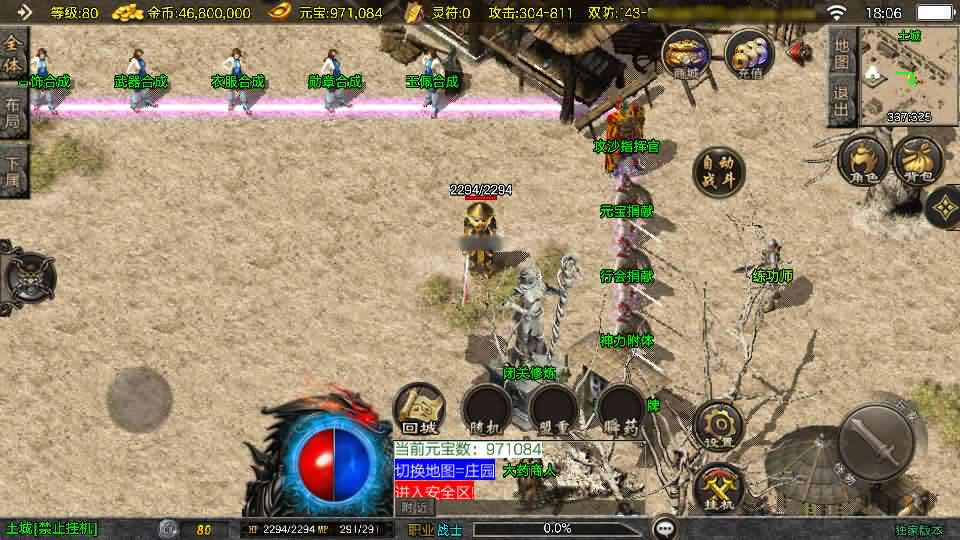Activate the 挂机 auto-farm button
Screen dimensions: 960x540
point(718,488)
